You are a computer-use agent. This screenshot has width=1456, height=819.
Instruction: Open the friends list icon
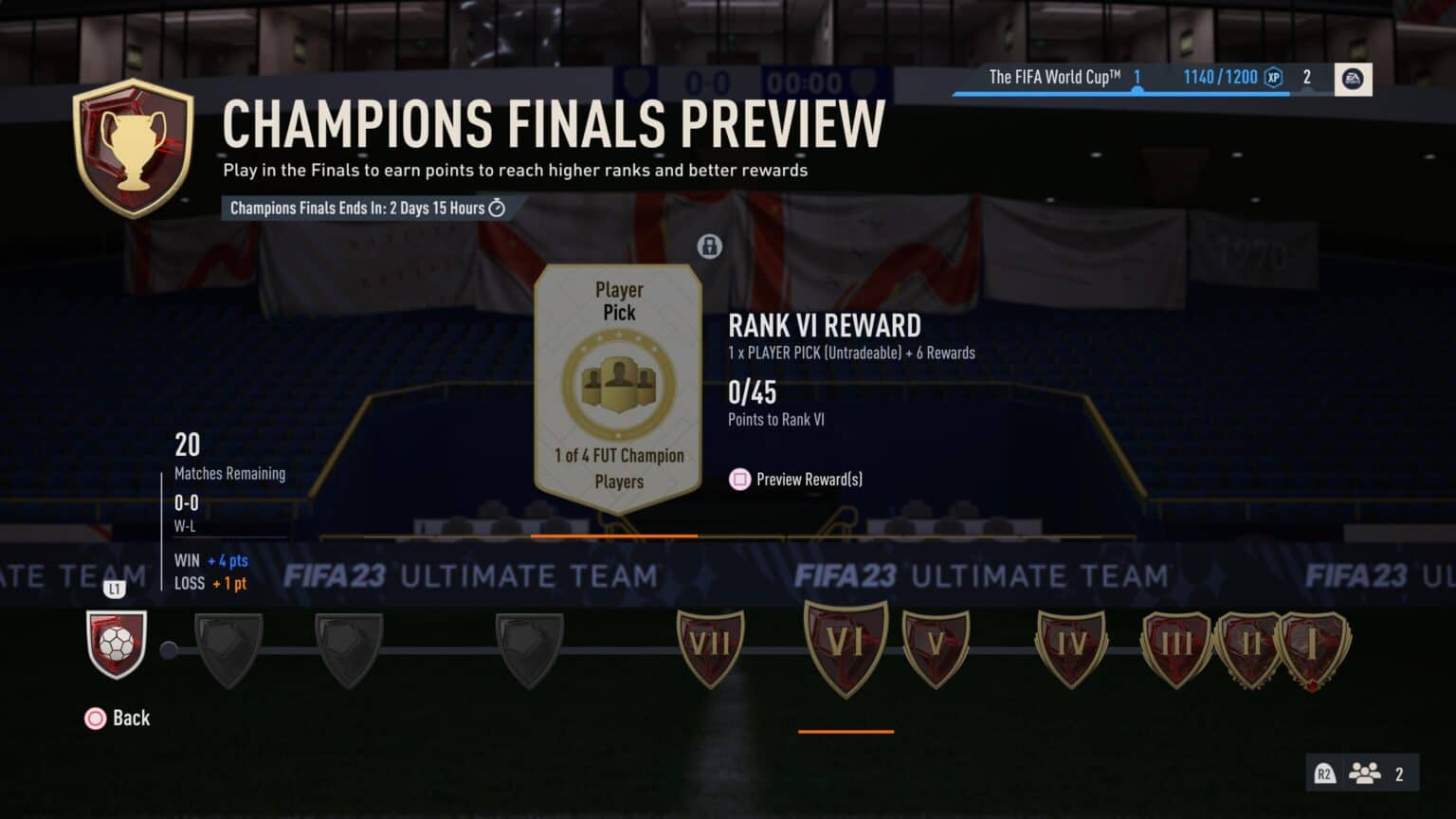point(1364,773)
